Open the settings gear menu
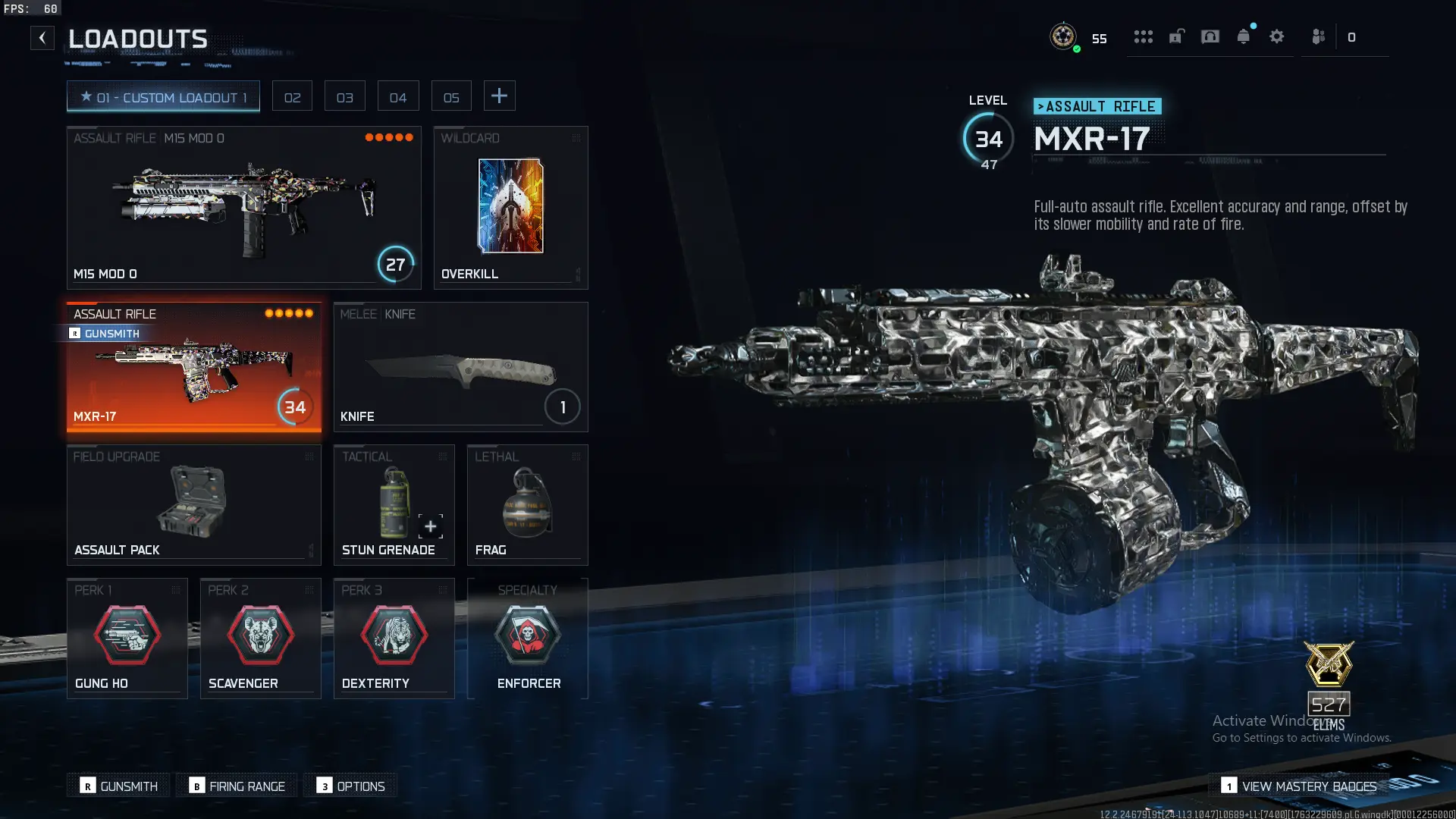Screen dimensions: 1456x819 (1278, 36)
